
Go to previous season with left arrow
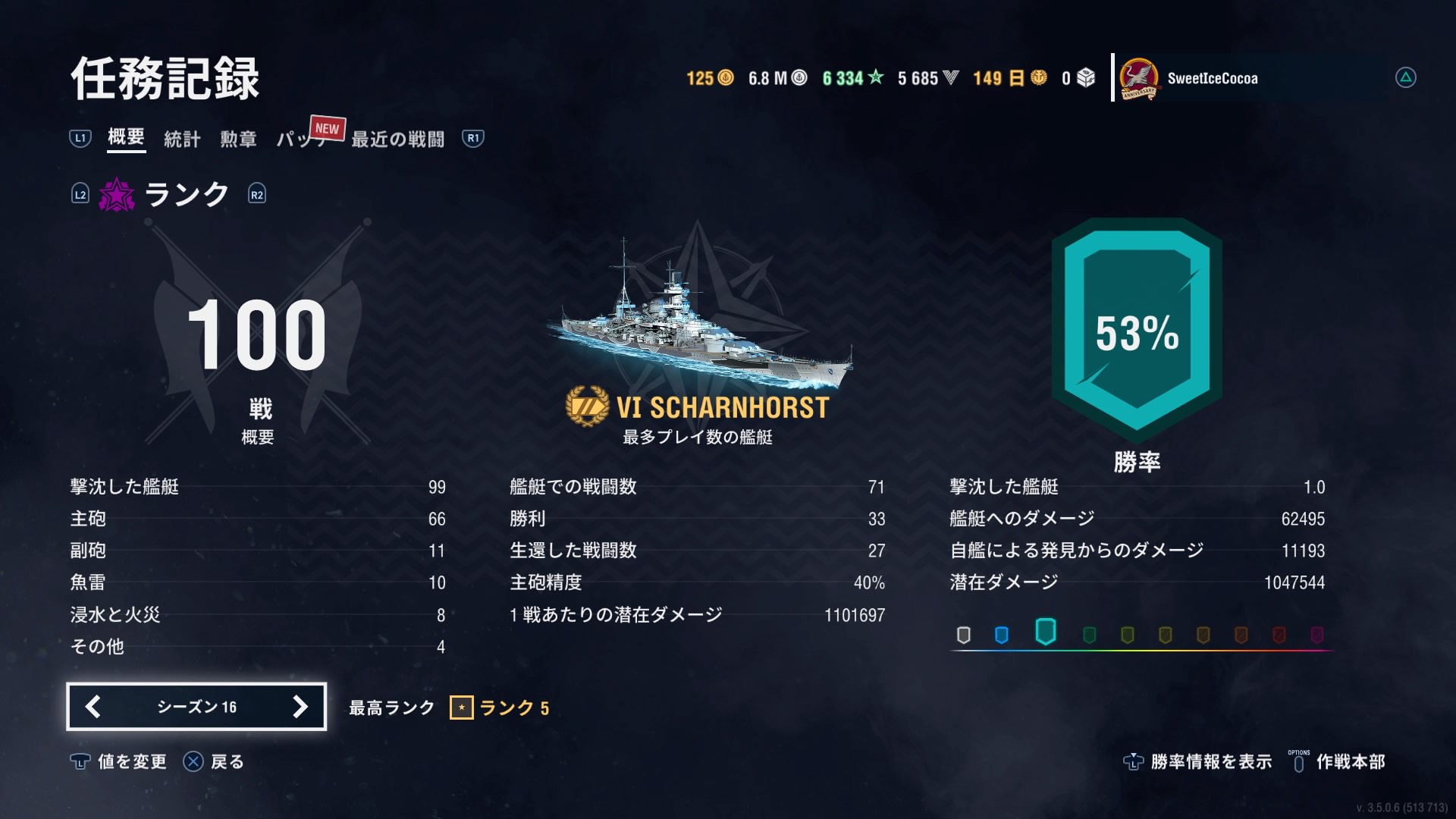tap(93, 707)
